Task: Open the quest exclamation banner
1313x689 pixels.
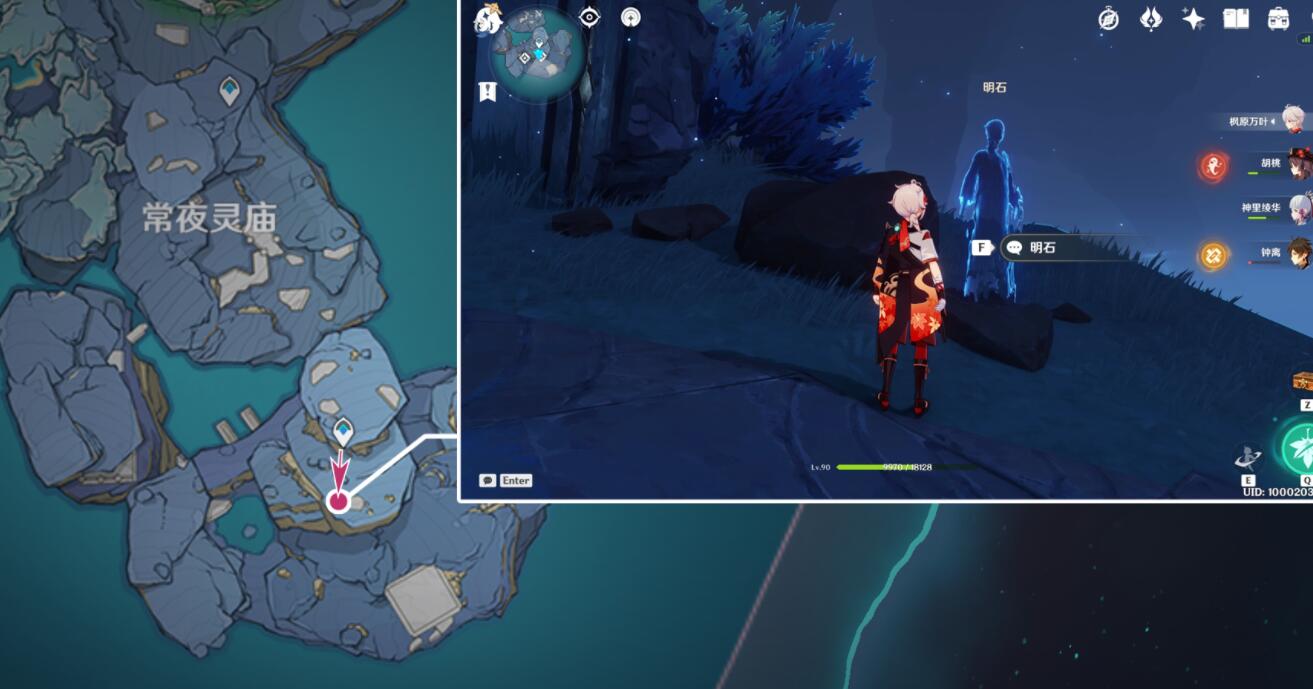Action: tap(487, 92)
